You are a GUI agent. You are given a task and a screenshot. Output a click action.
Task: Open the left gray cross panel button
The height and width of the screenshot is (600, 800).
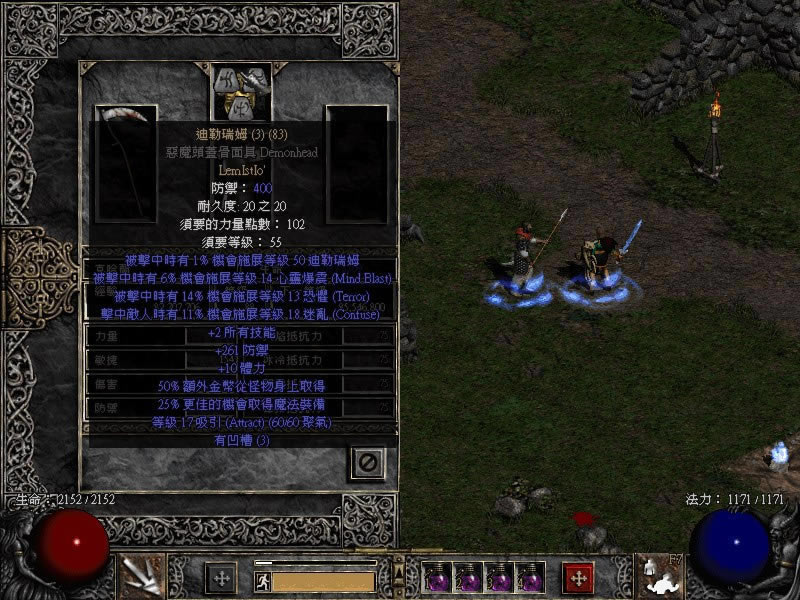[x=221, y=577]
